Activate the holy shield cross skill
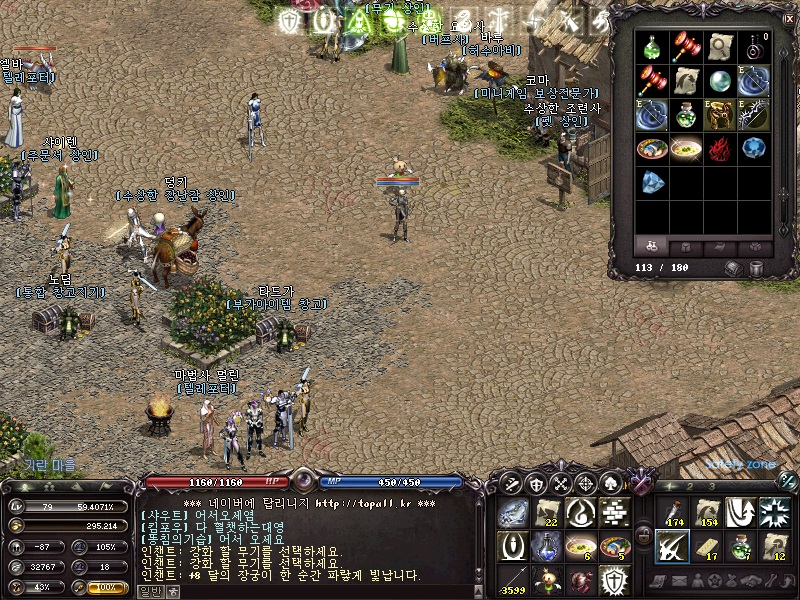The height and width of the screenshot is (600, 800). pyautogui.click(x=613, y=578)
